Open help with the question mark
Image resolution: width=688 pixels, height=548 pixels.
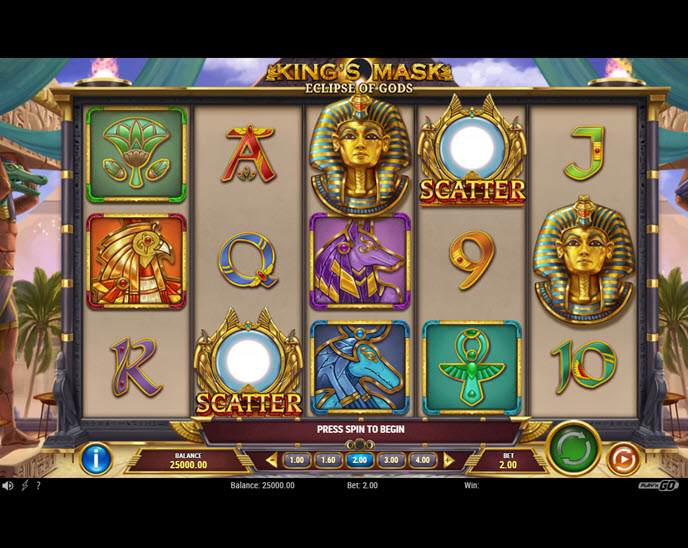point(38,486)
